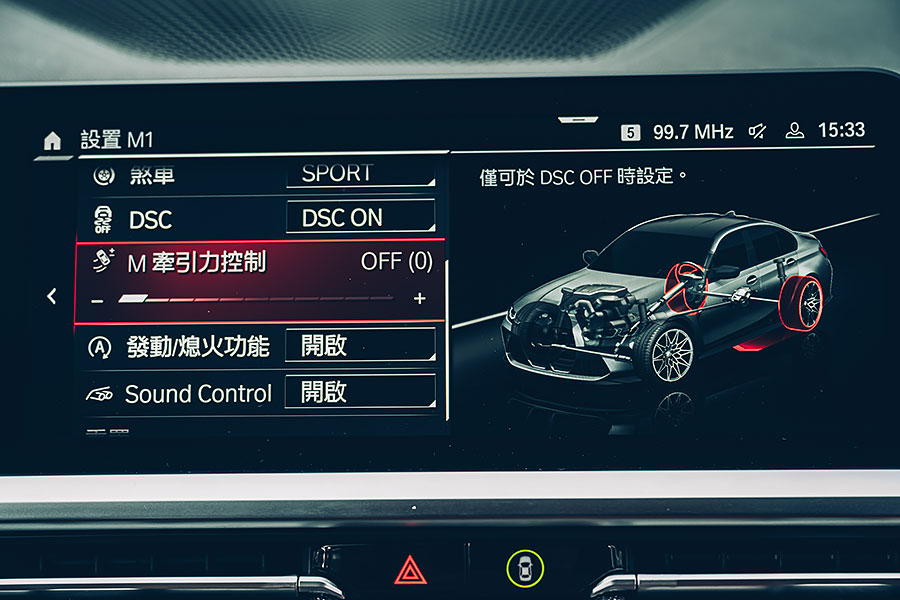Toggle the mute speaker icon
The image size is (900, 600).
click(759, 131)
